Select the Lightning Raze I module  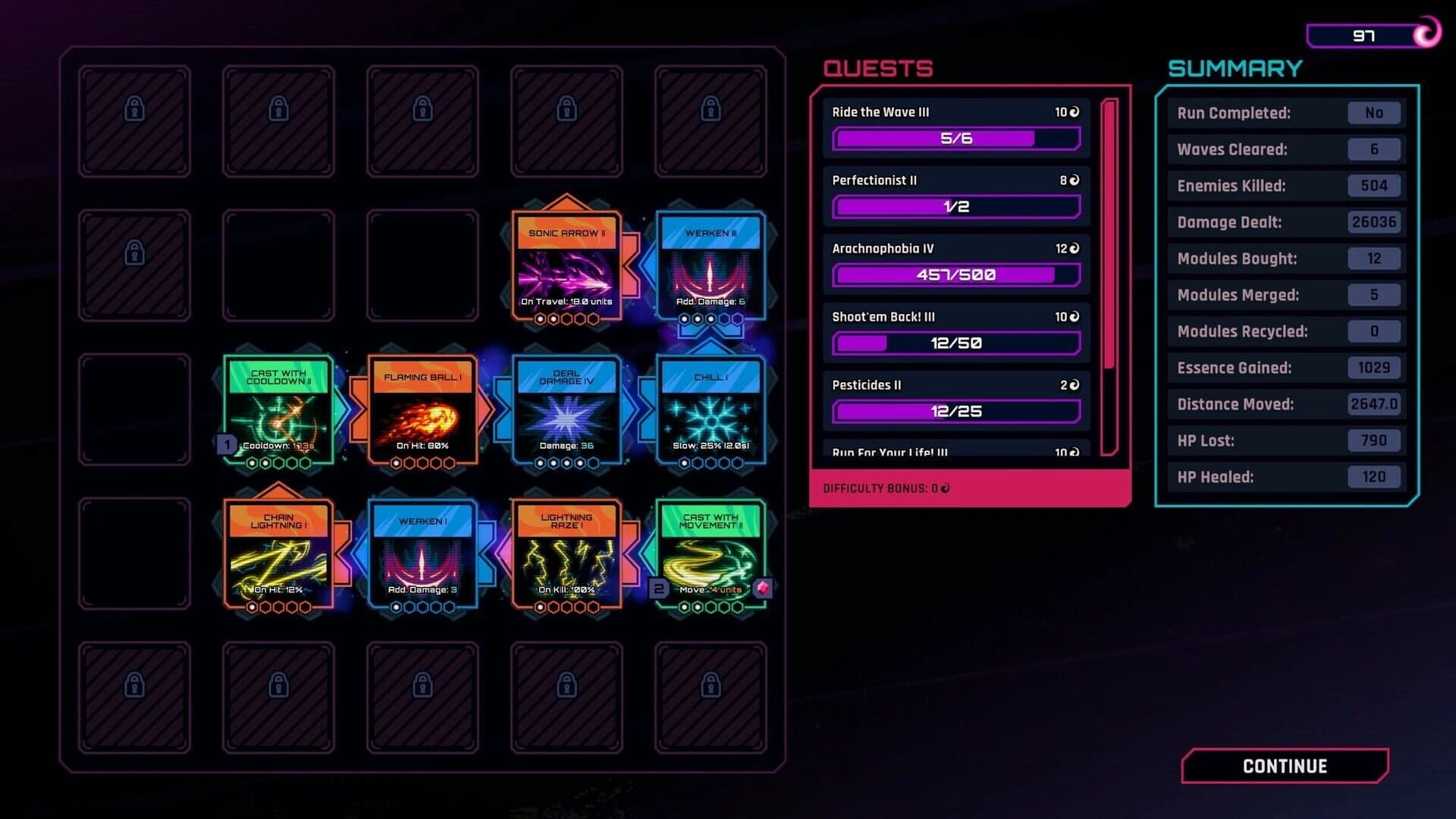coord(566,554)
